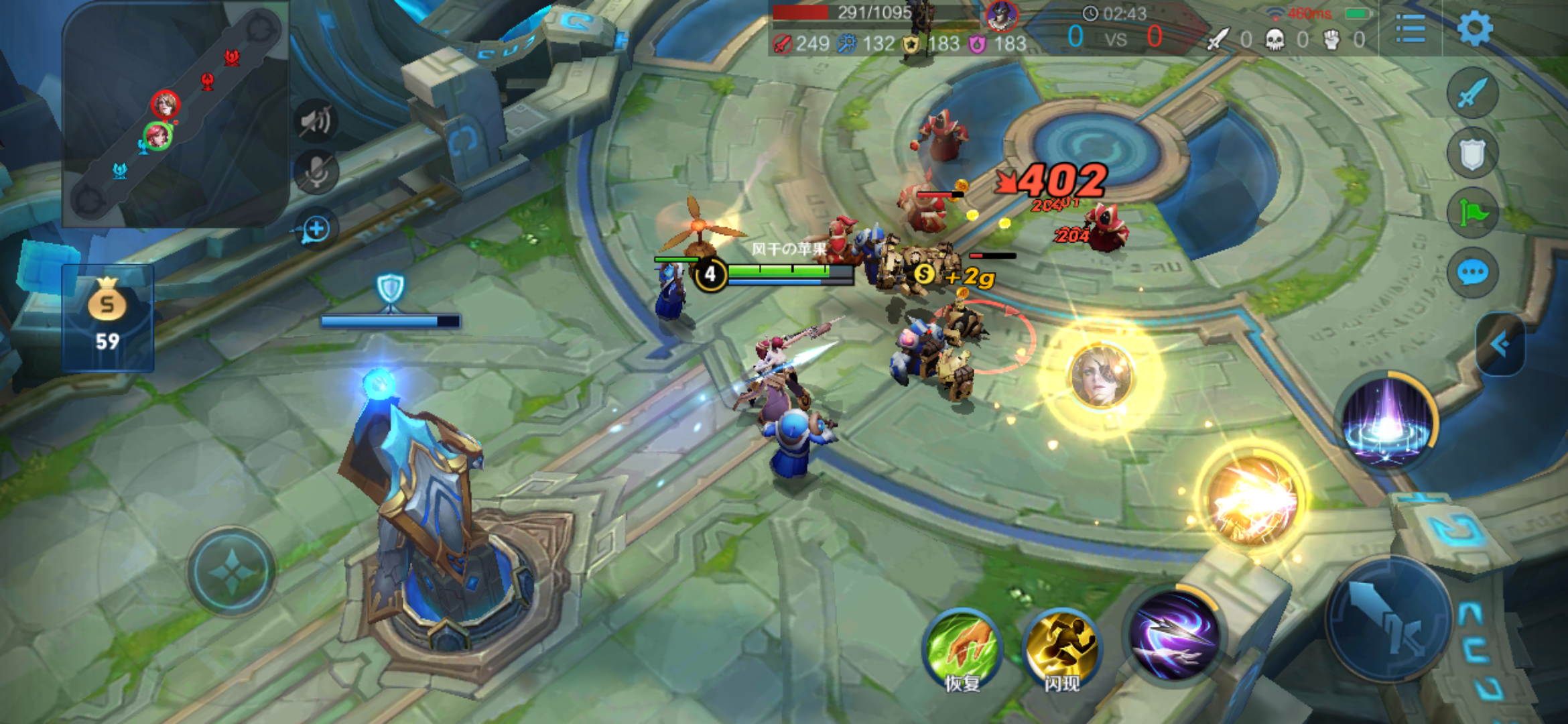Collapse the side panel arrow

(x=1501, y=345)
